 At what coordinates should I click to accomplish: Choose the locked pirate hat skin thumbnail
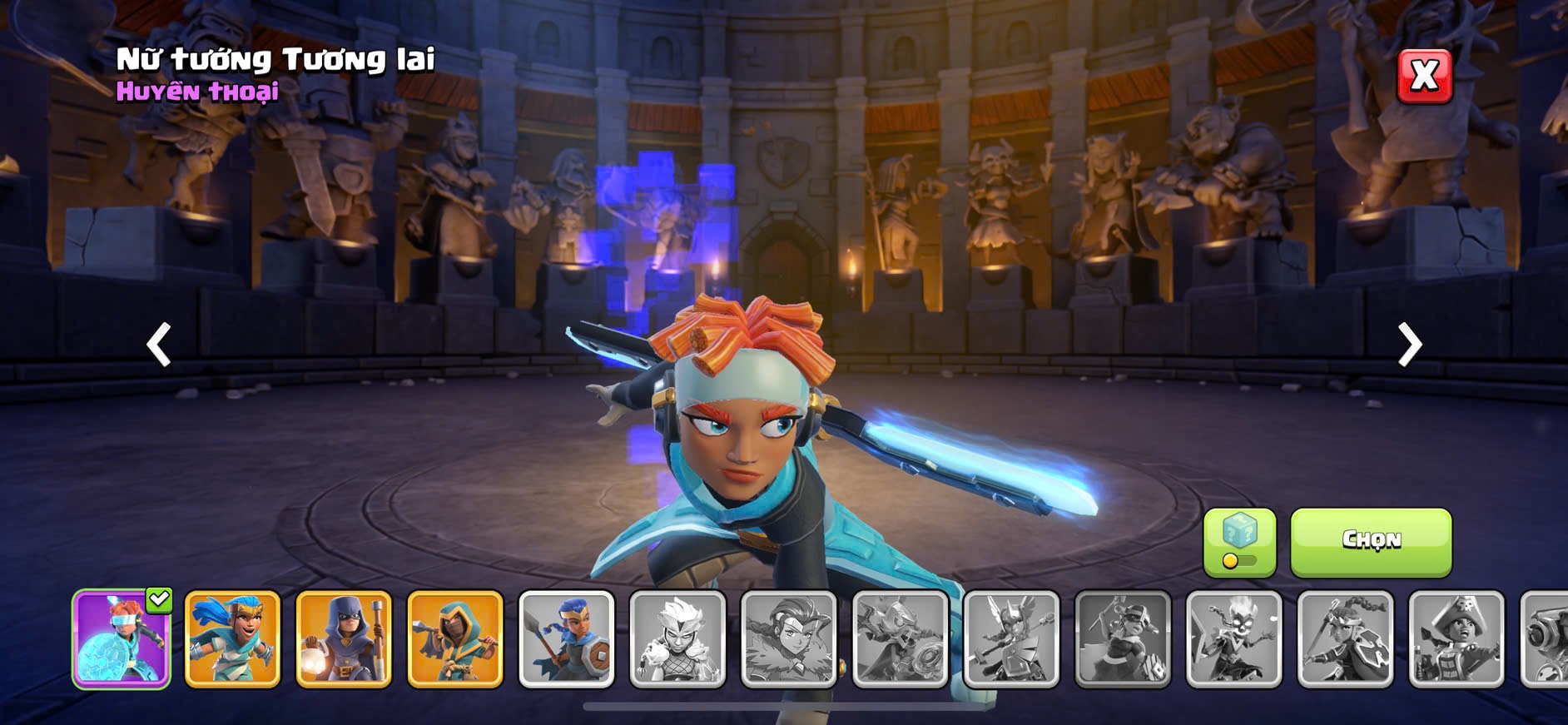coord(1456,638)
